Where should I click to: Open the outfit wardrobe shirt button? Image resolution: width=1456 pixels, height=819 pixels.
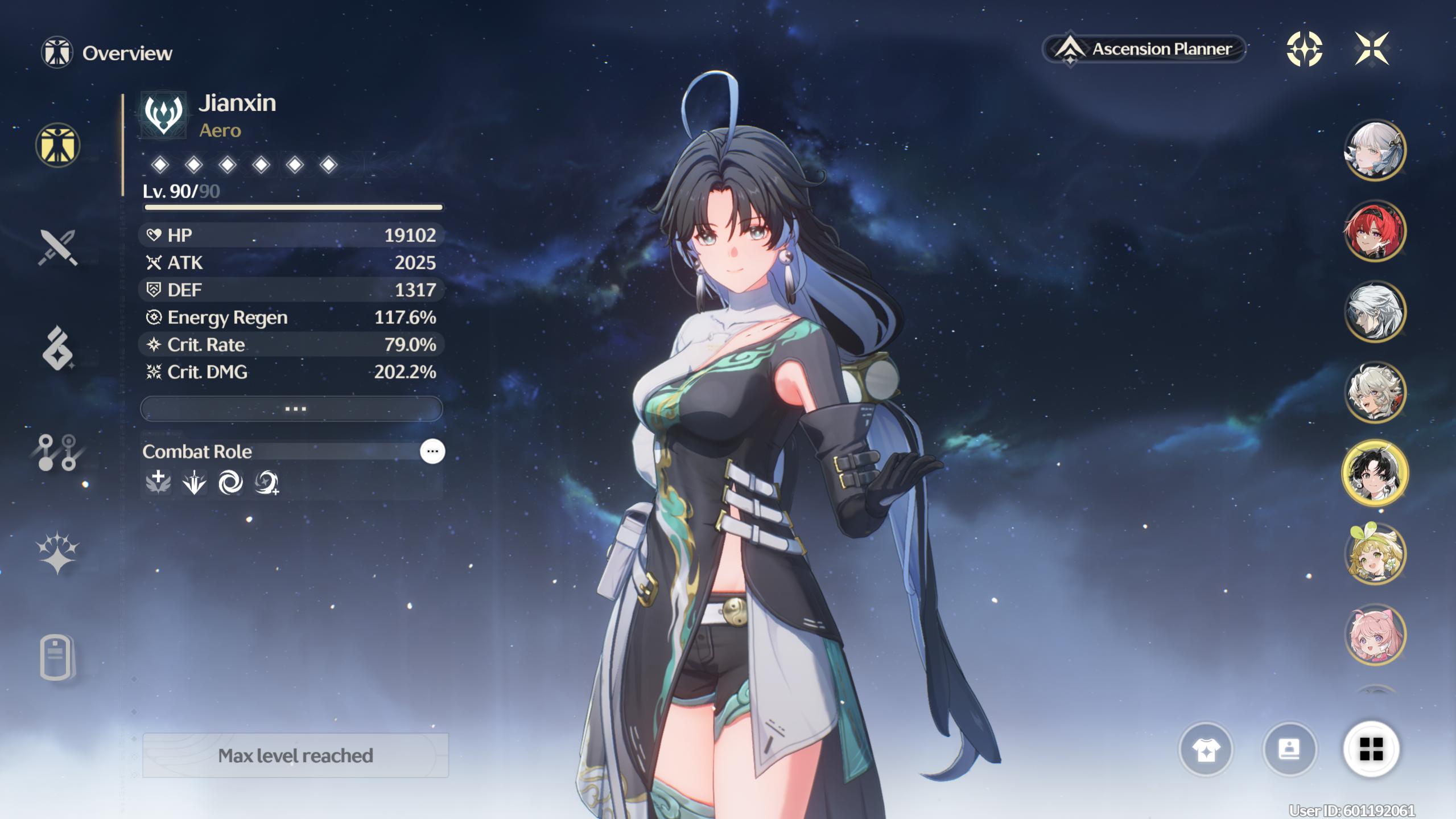pyautogui.click(x=1206, y=750)
